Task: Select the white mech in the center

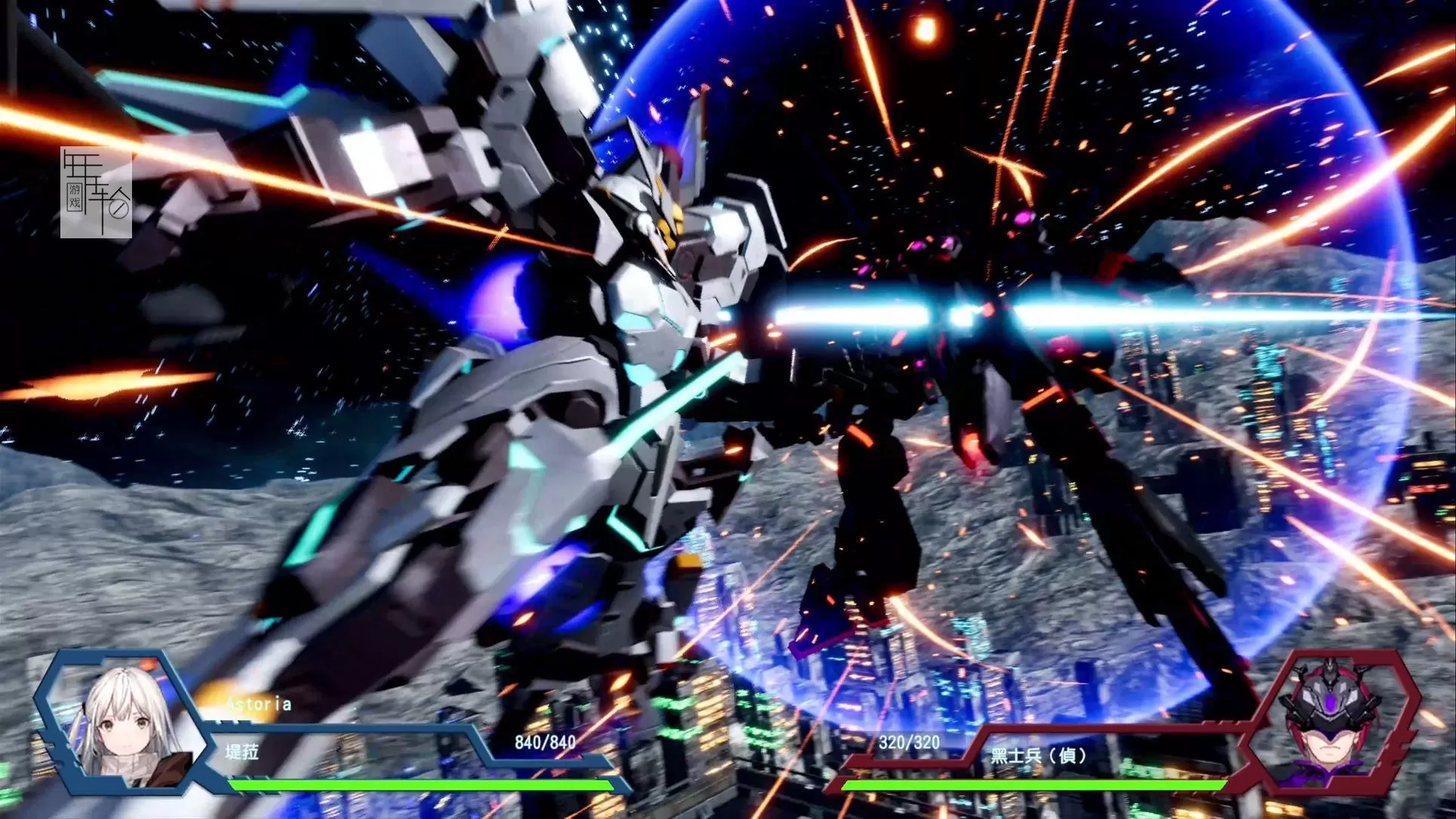Action: 604,339
